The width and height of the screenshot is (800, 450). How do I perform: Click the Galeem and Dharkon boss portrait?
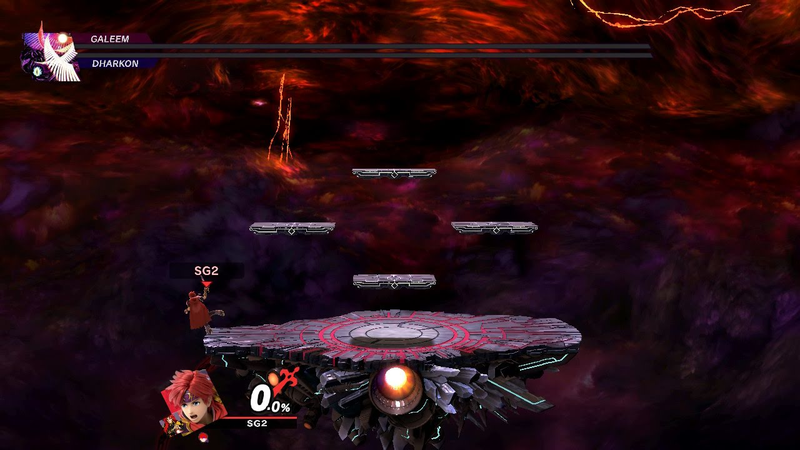(50, 55)
